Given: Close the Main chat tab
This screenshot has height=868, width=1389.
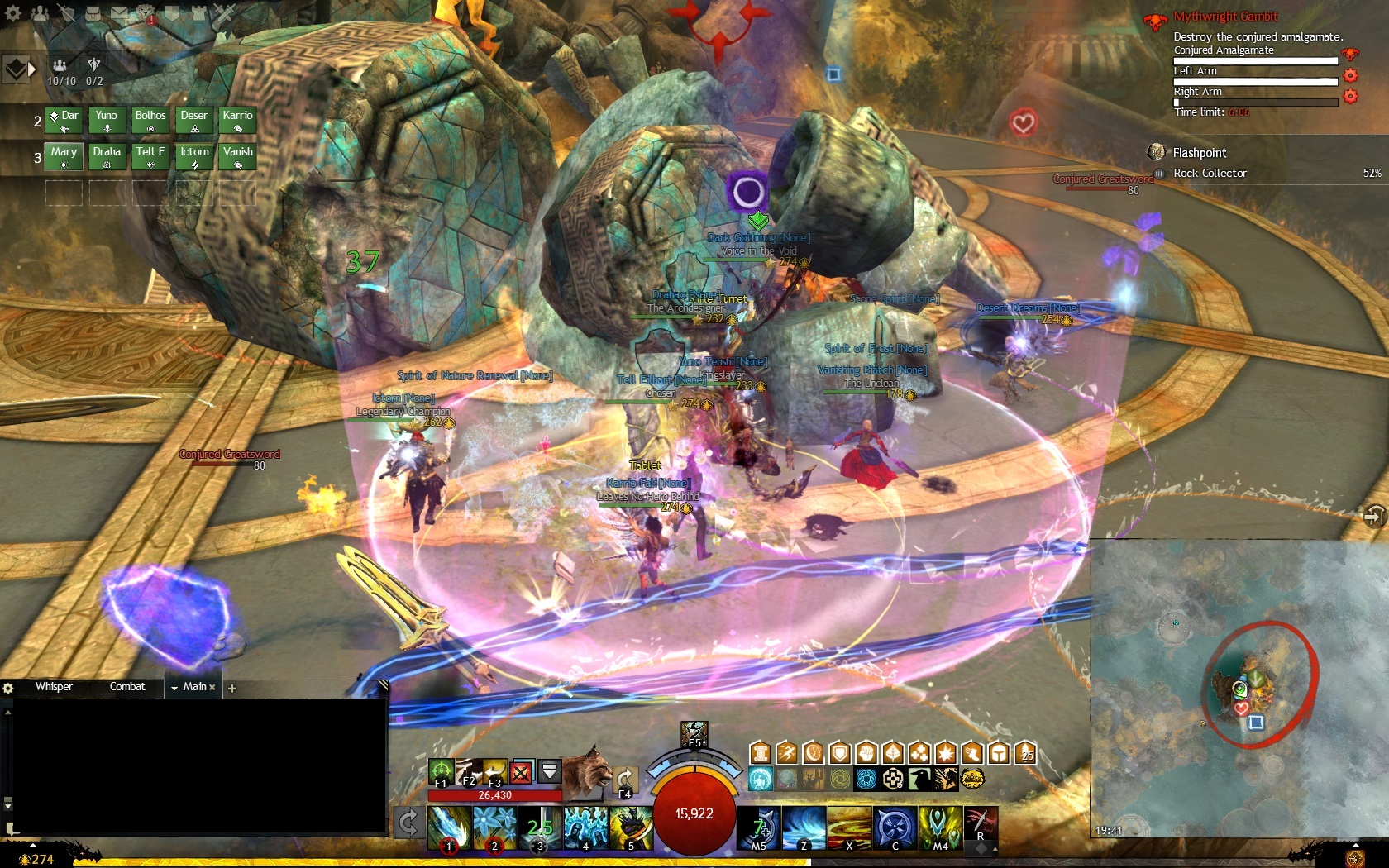Looking at the screenshot, I should (x=212, y=688).
